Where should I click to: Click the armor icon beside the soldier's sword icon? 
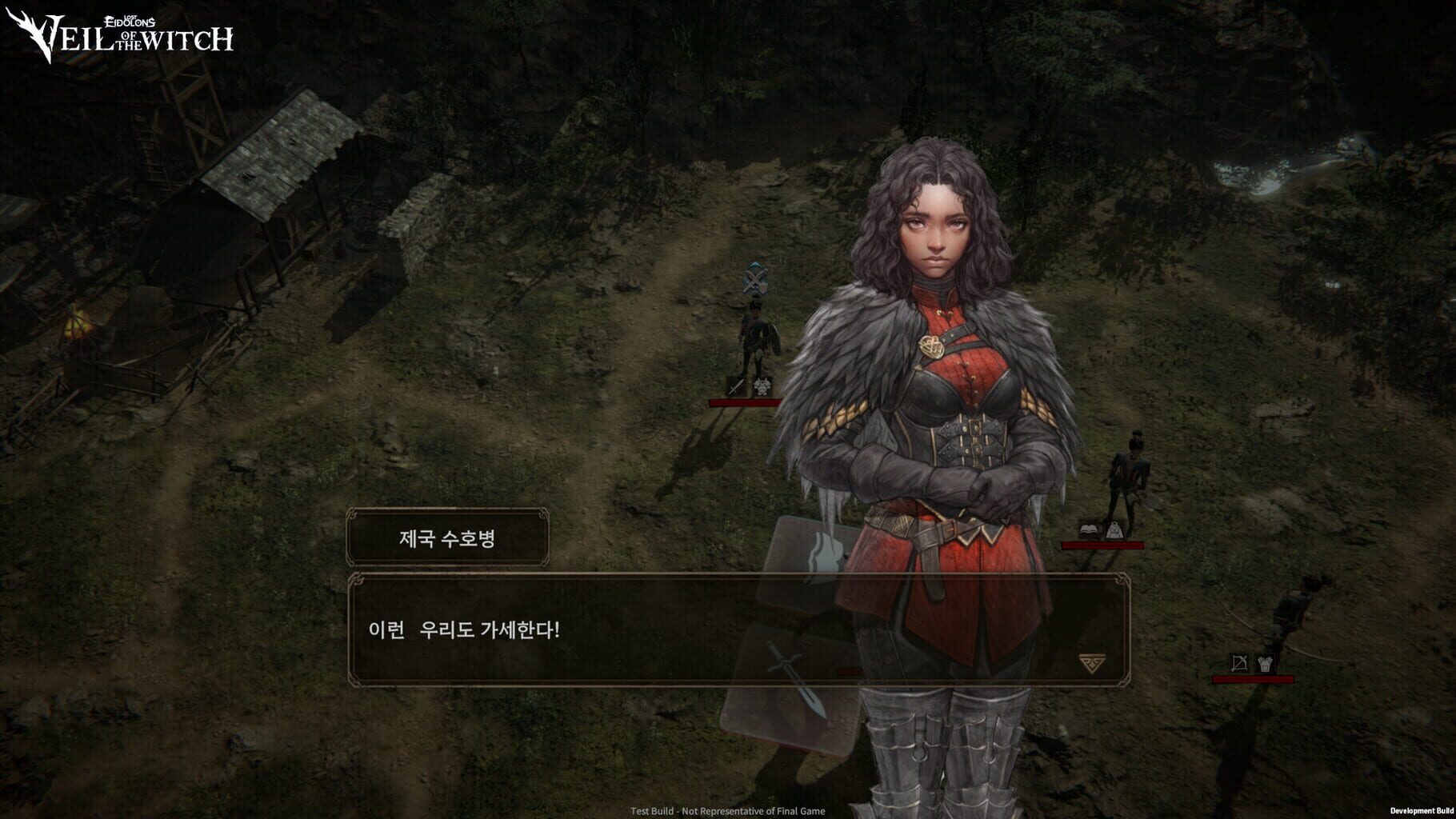(x=762, y=387)
